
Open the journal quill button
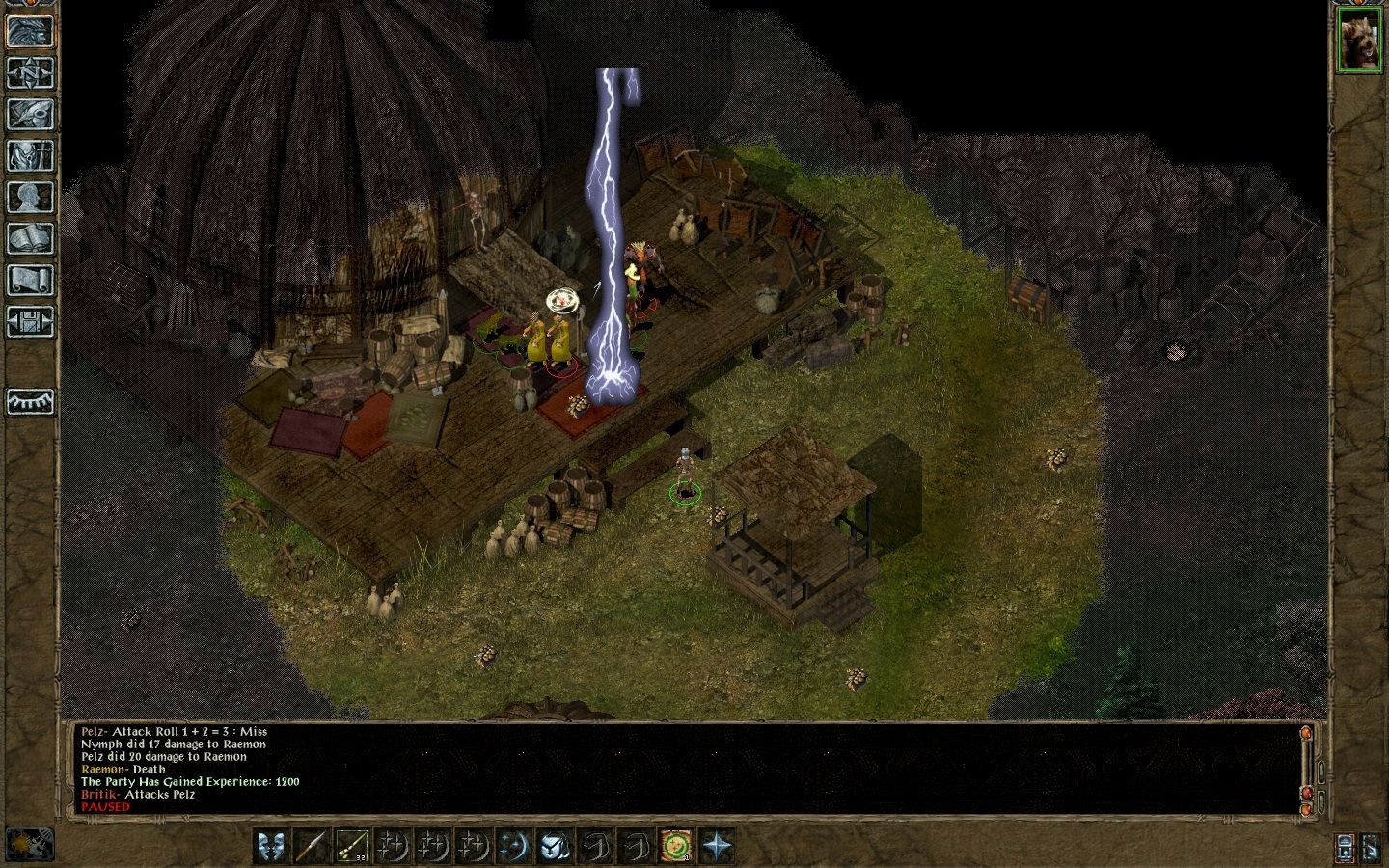tap(30, 114)
